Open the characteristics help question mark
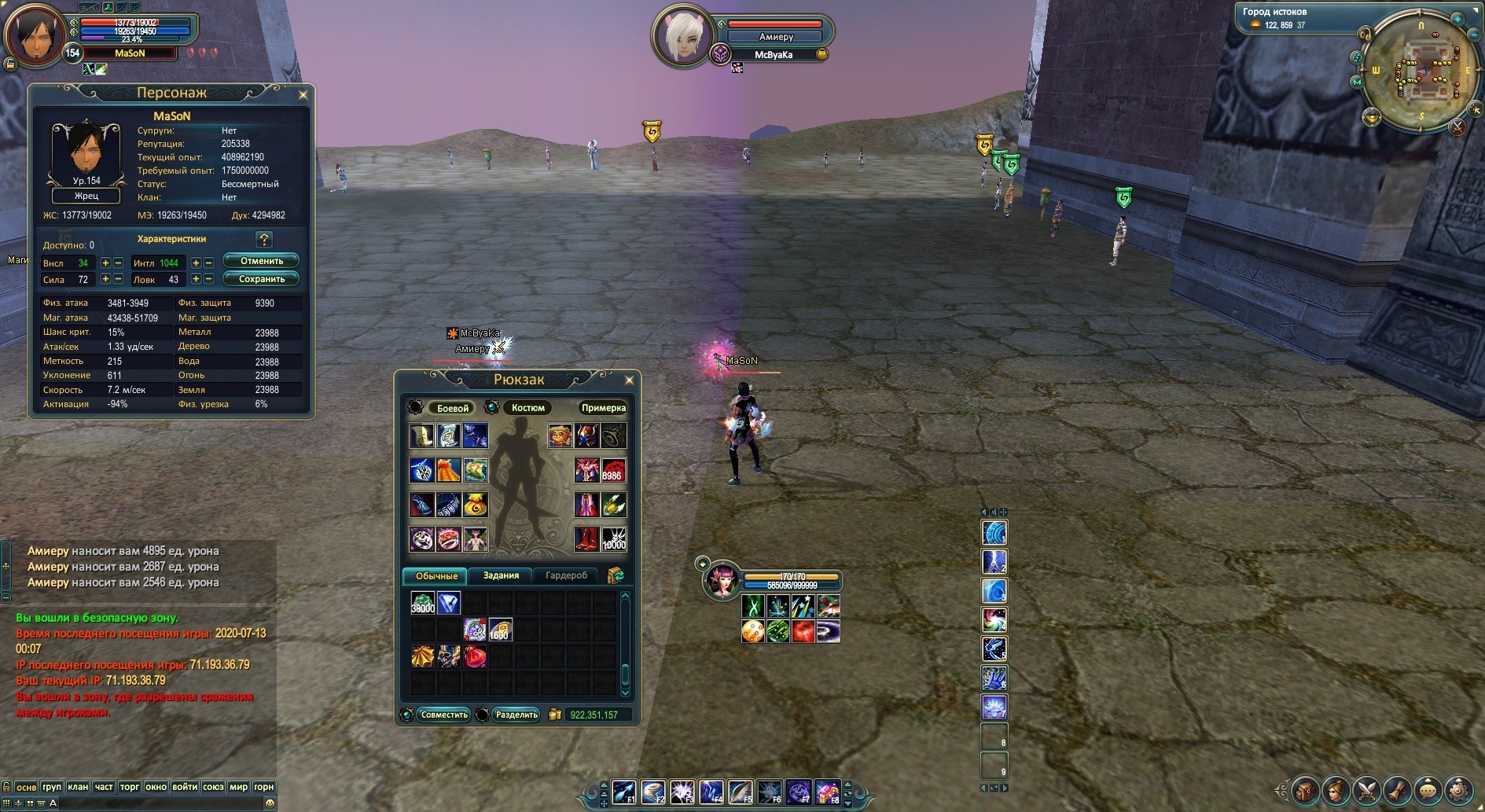The width and height of the screenshot is (1485, 812). tap(264, 239)
